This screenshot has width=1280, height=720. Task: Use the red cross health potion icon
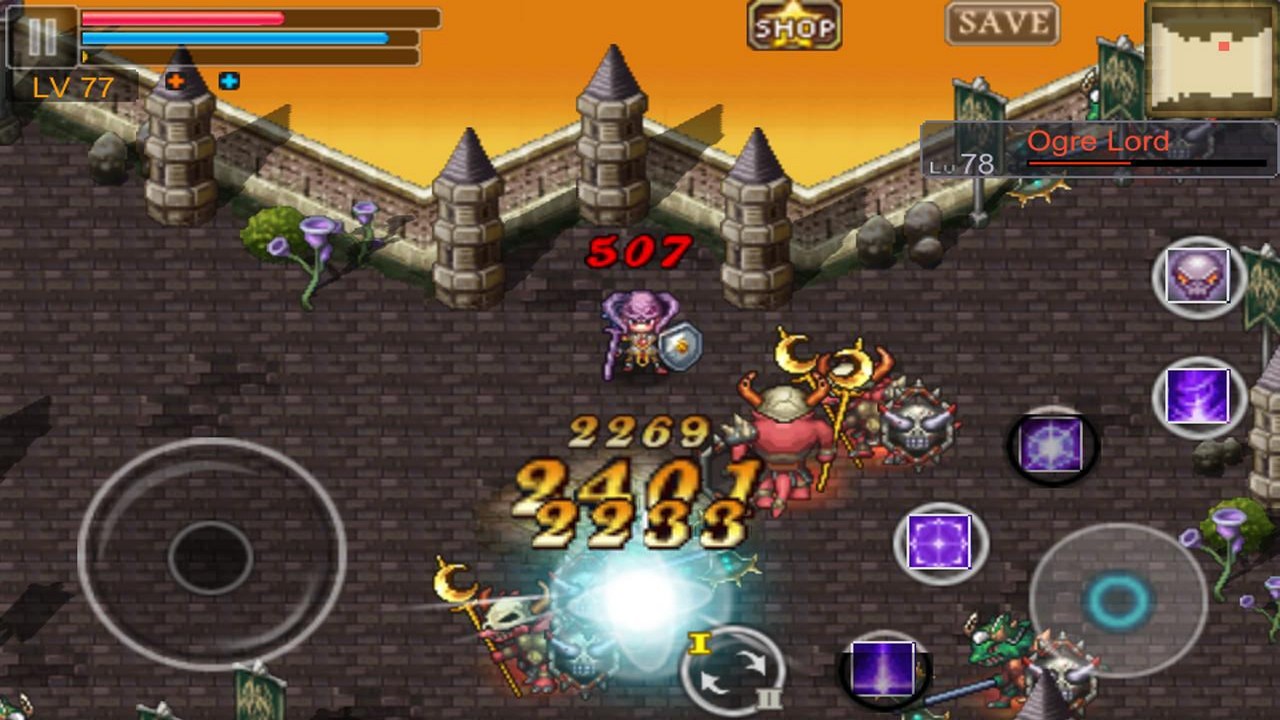pos(175,82)
